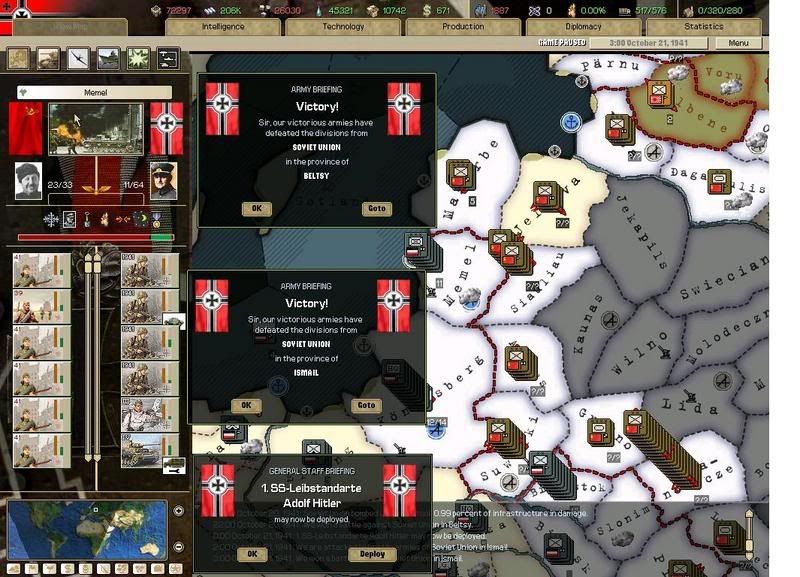Show the Diplomacy tab

[583, 27]
